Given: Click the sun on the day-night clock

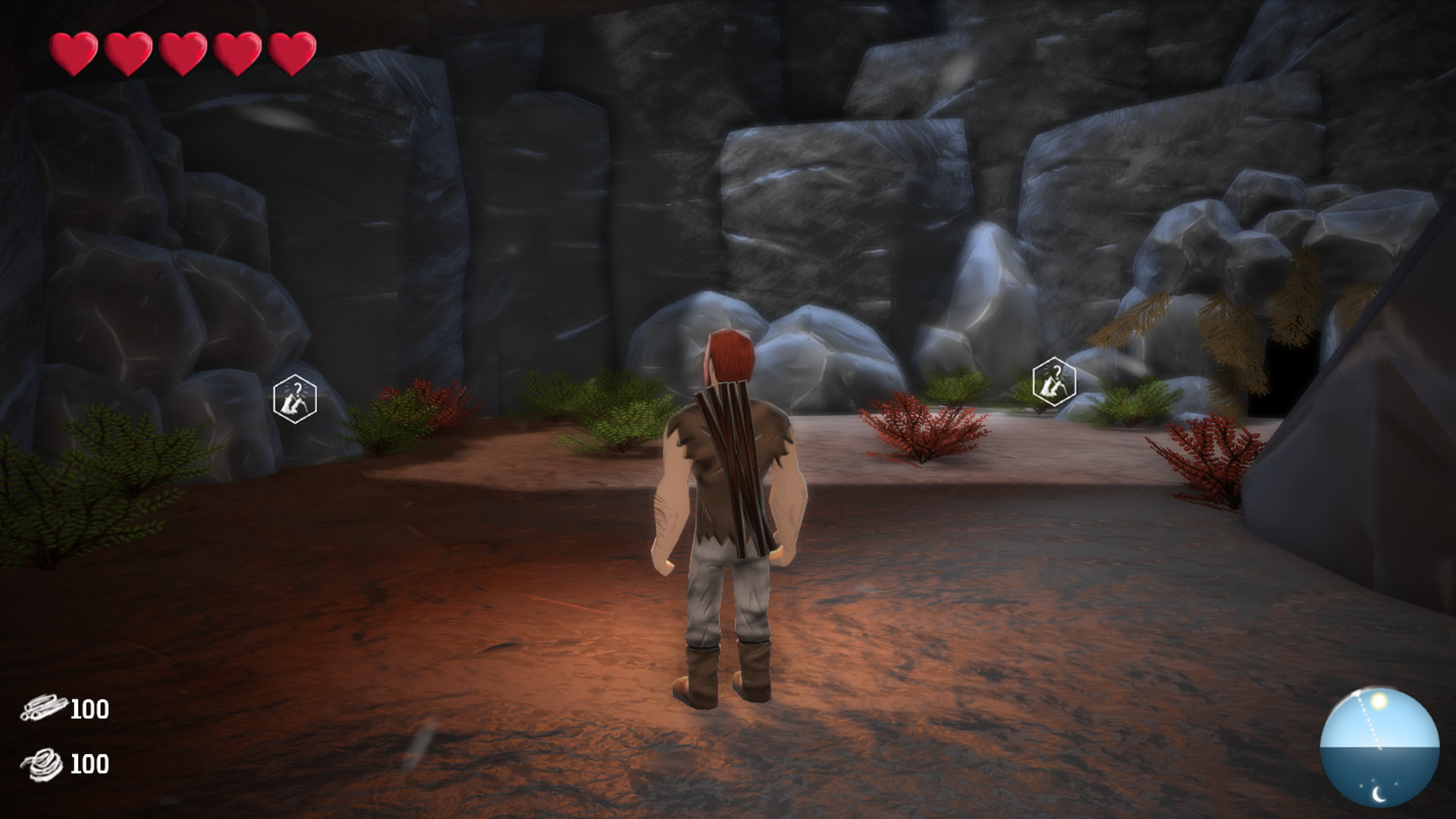Looking at the screenshot, I should (1379, 701).
